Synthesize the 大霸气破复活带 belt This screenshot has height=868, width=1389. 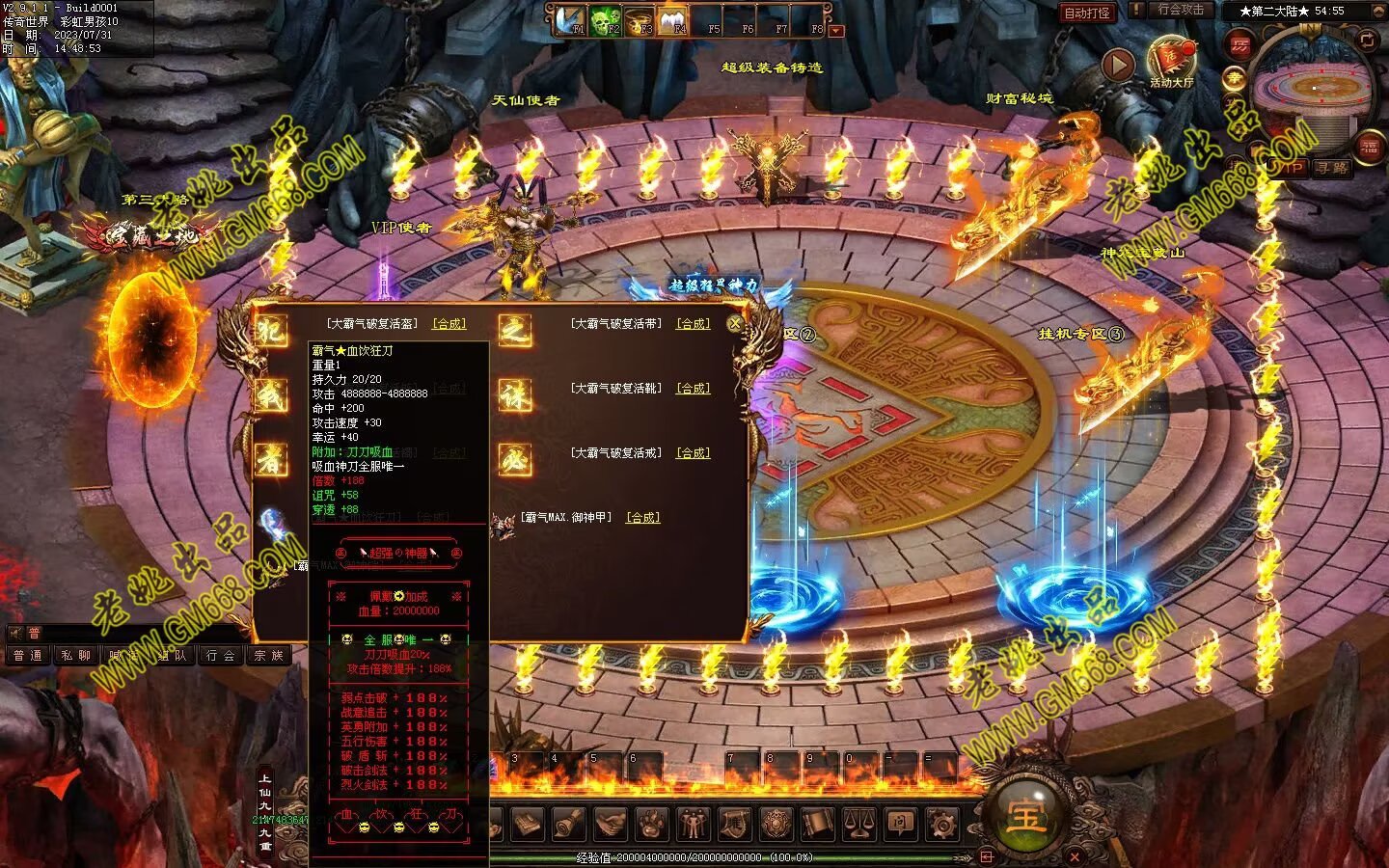693,324
